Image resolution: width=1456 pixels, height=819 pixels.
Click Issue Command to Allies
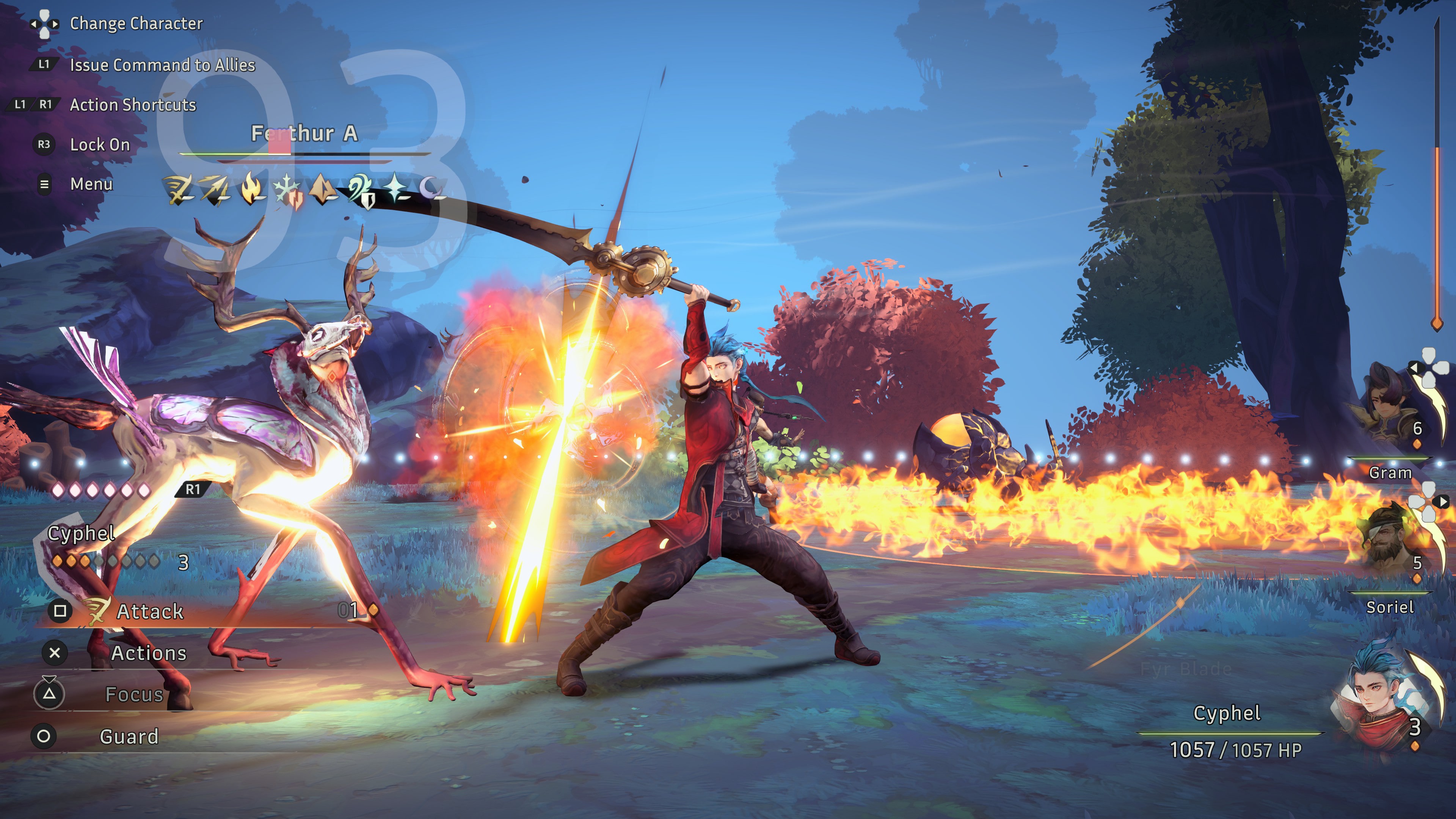[162, 65]
